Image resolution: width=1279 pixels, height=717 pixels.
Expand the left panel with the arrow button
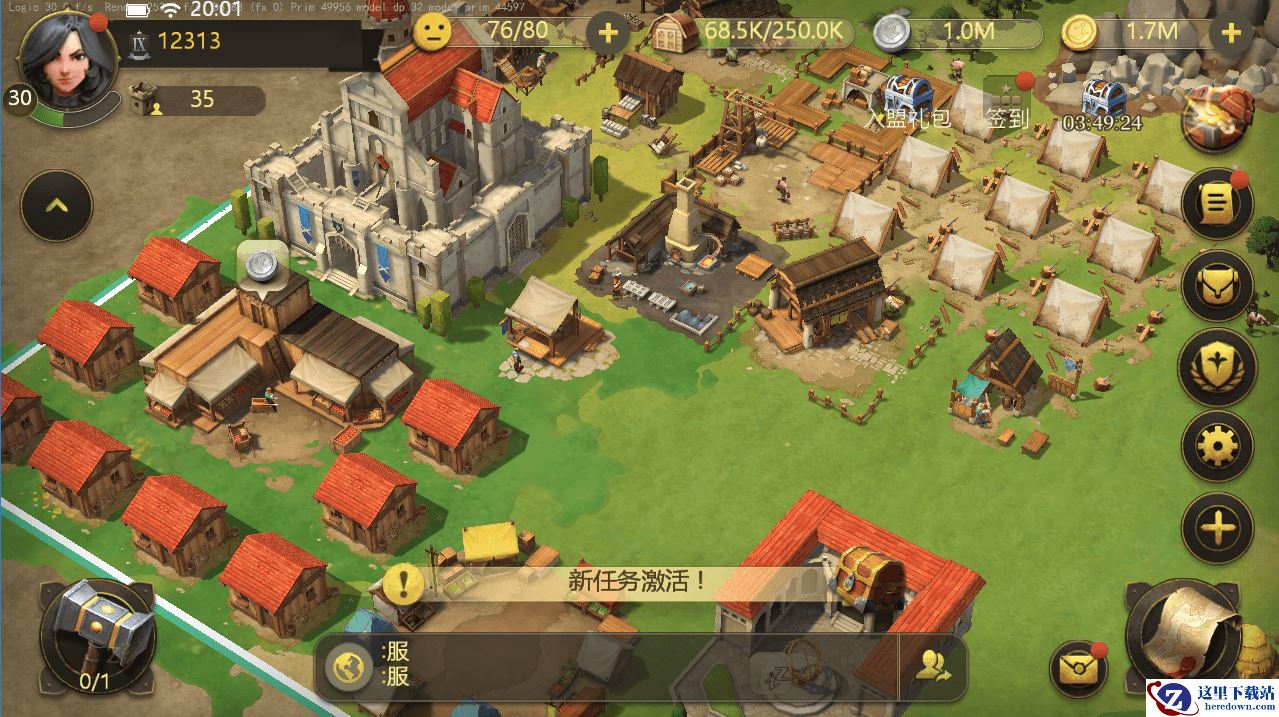point(57,206)
